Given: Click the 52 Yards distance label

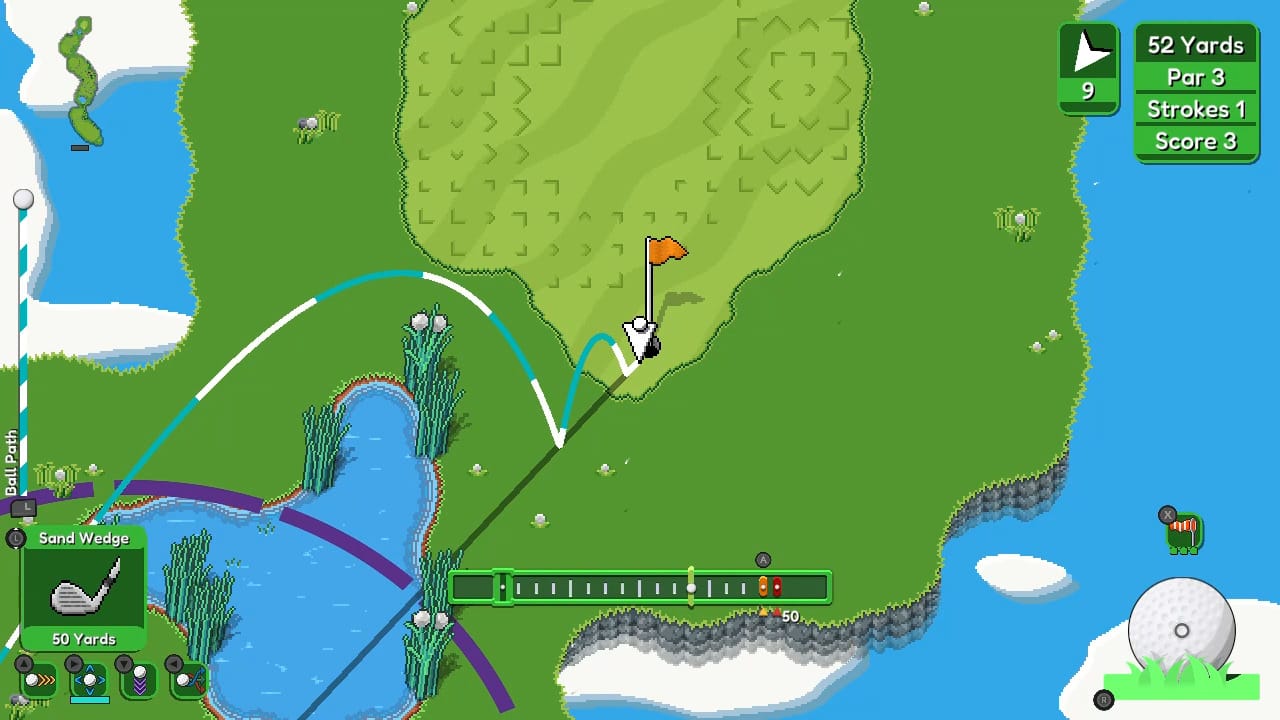Looking at the screenshot, I should click(x=1196, y=45).
